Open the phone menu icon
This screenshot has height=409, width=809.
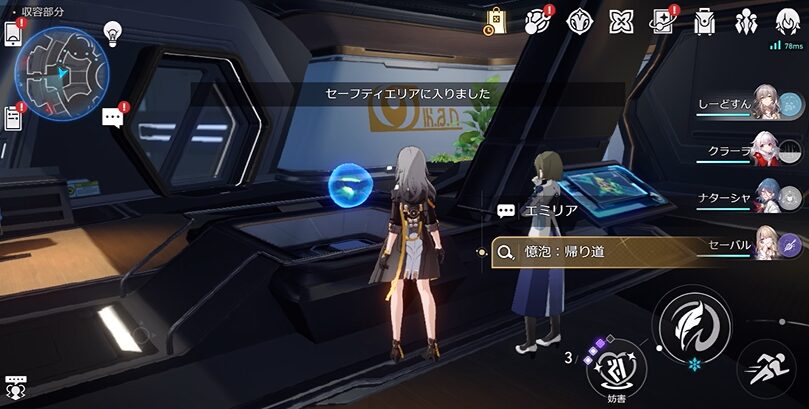coord(13,33)
